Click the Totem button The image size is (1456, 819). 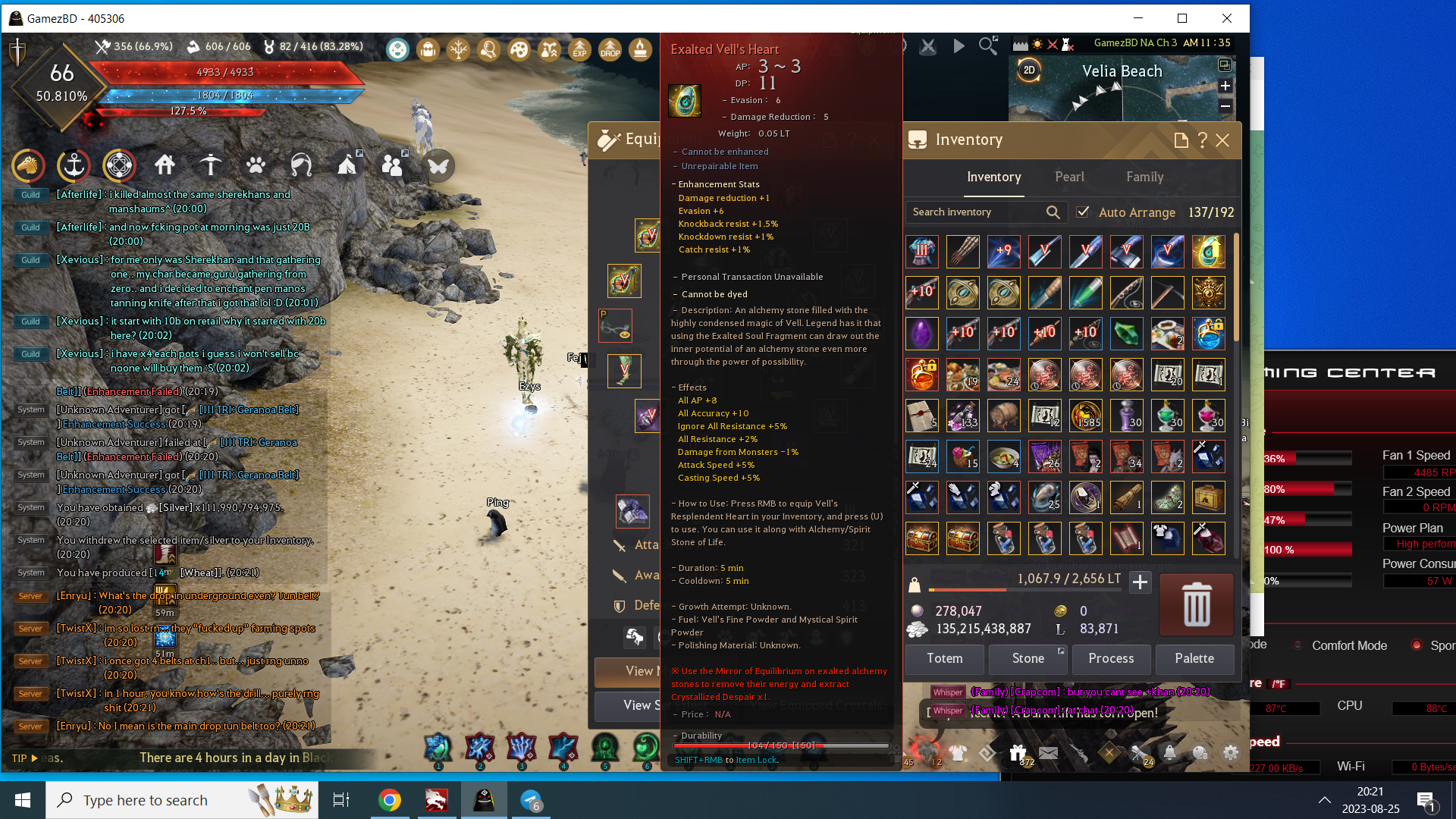pos(944,658)
